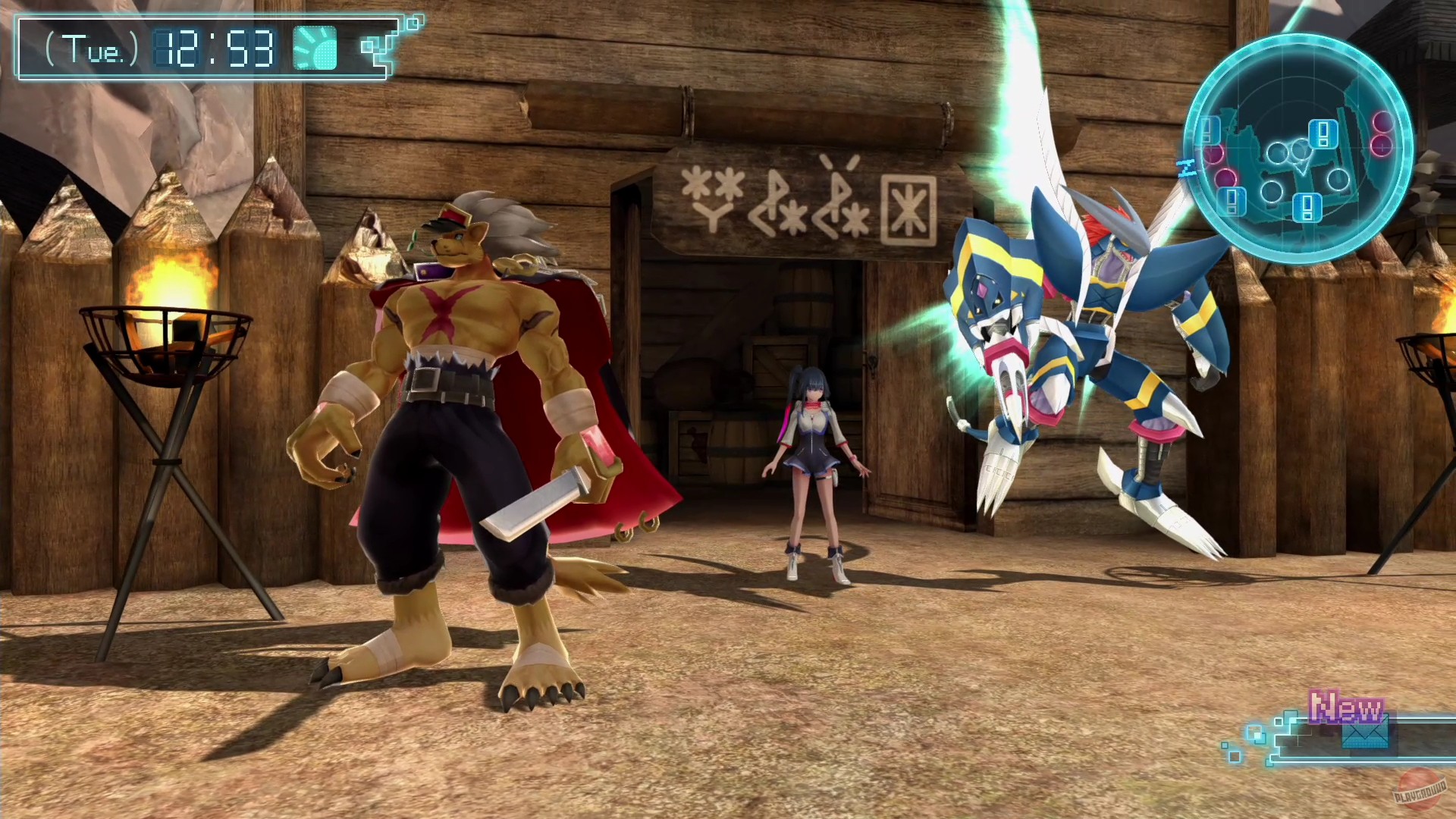Image resolution: width=1456 pixels, height=819 pixels.
Task: Toggle the New mail badge
Action: point(1346,708)
